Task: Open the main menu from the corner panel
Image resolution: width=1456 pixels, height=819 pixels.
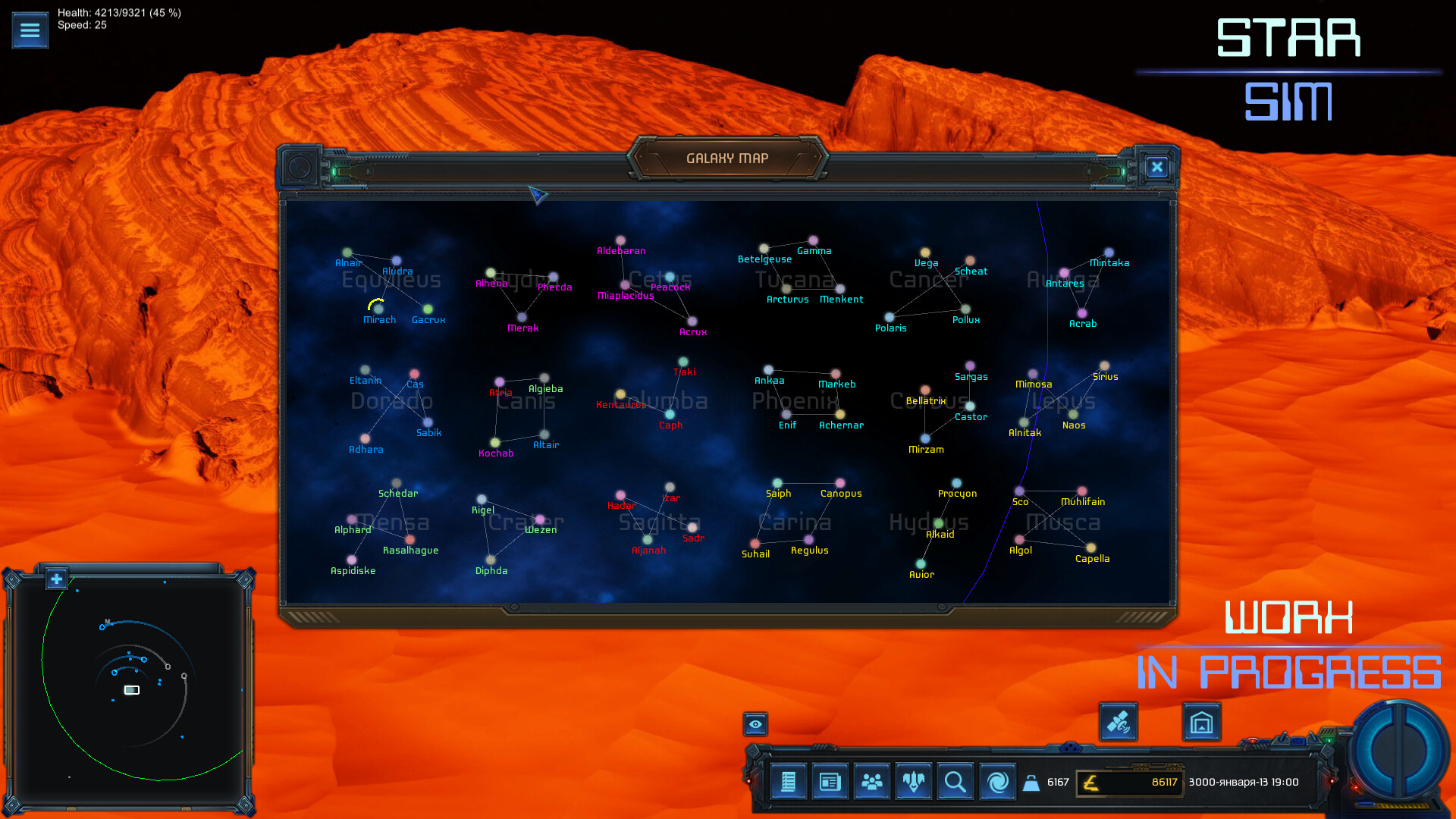Action: click(x=30, y=30)
